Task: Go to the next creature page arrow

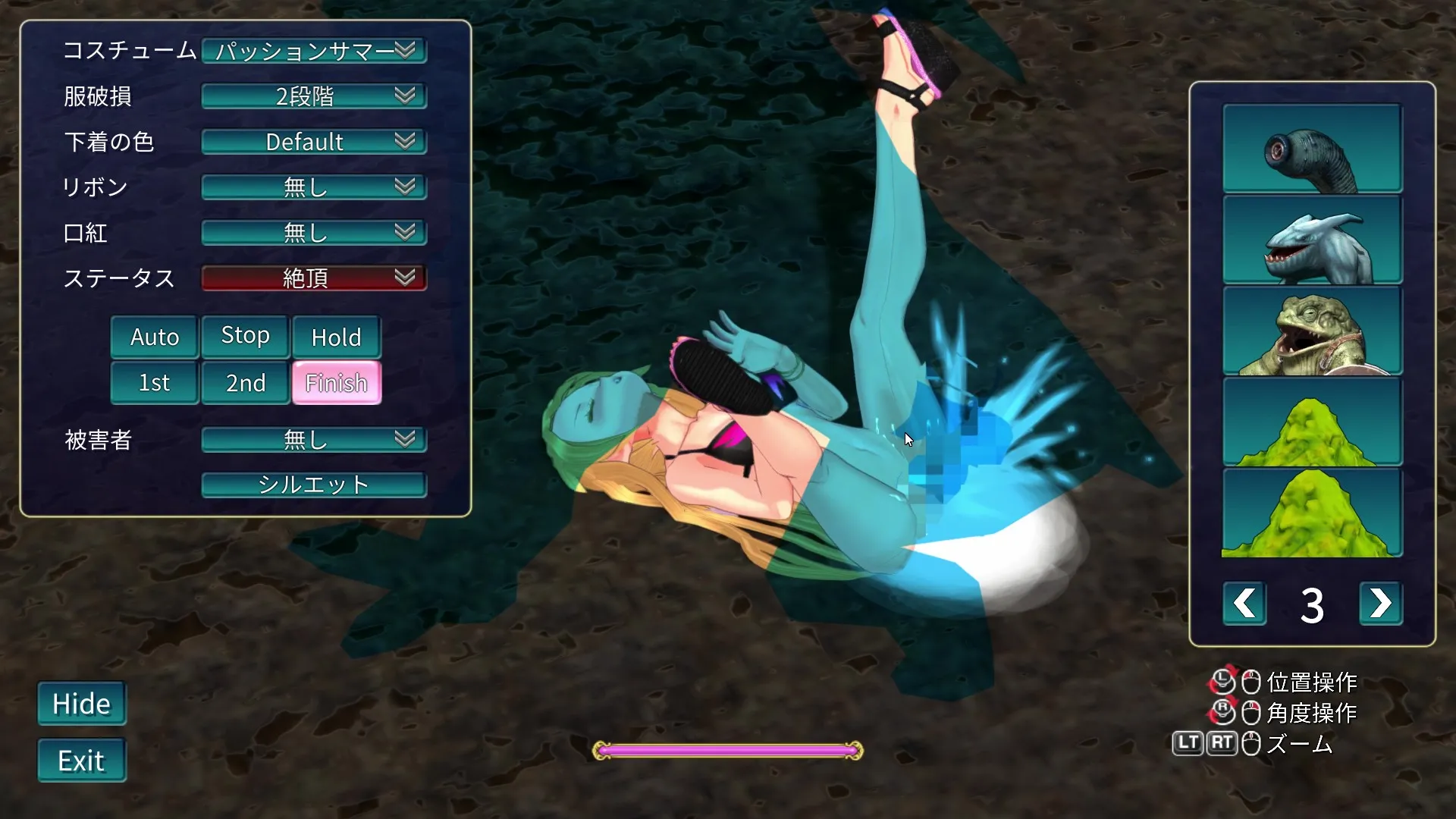Action: 1380,604
